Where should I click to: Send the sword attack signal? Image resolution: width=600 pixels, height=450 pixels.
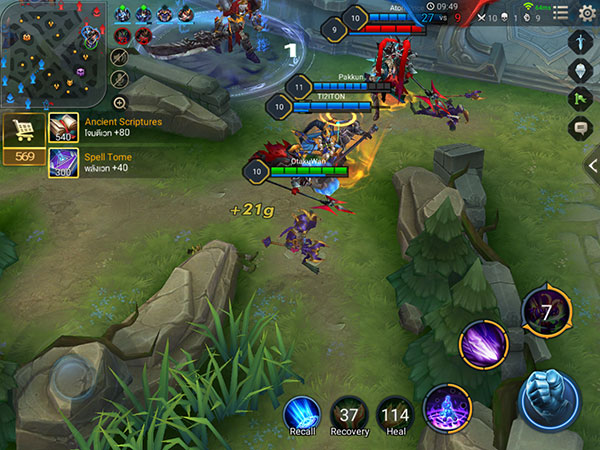point(582,41)
